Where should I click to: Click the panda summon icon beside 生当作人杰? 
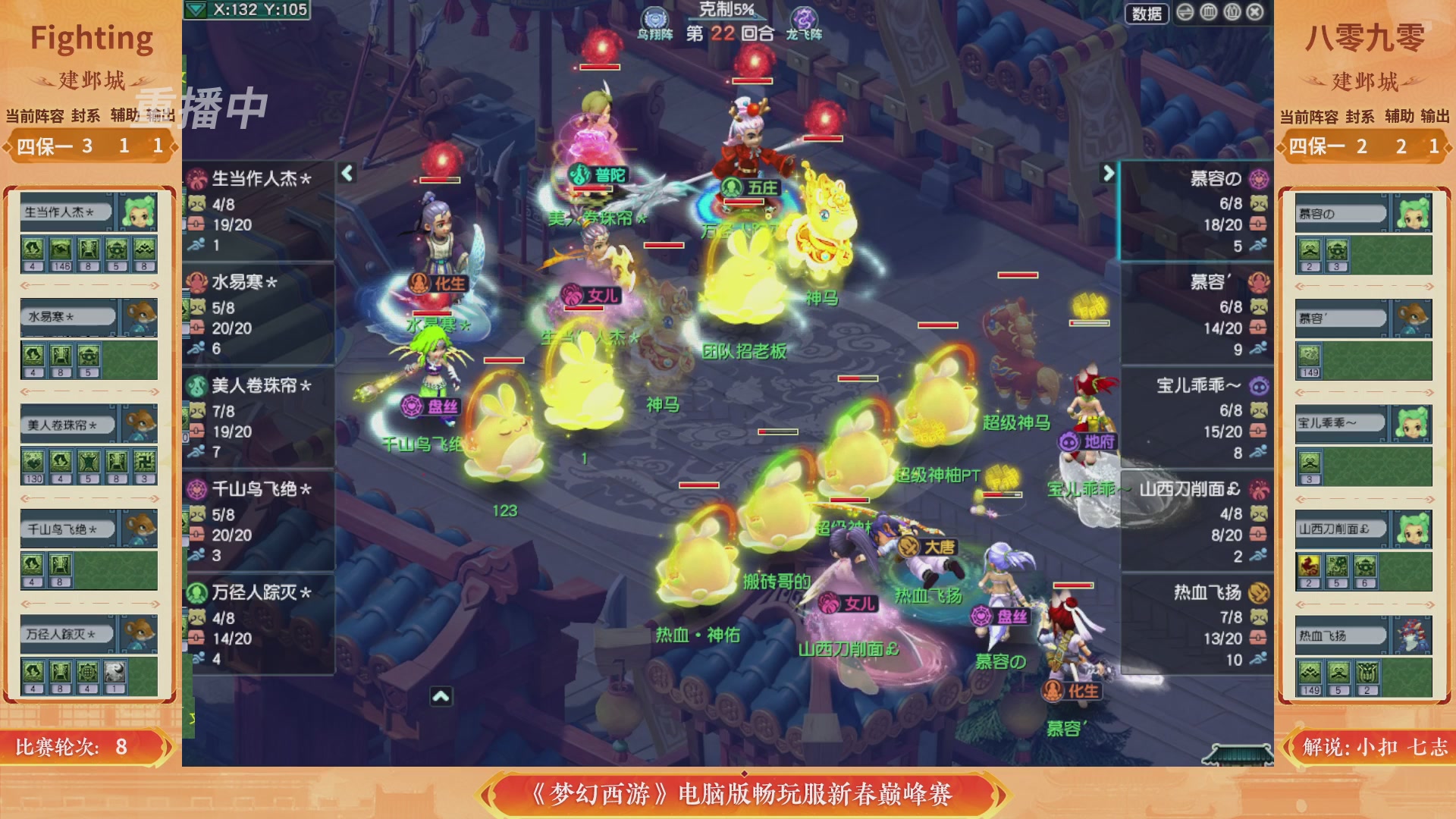click(x=197, y=203)
